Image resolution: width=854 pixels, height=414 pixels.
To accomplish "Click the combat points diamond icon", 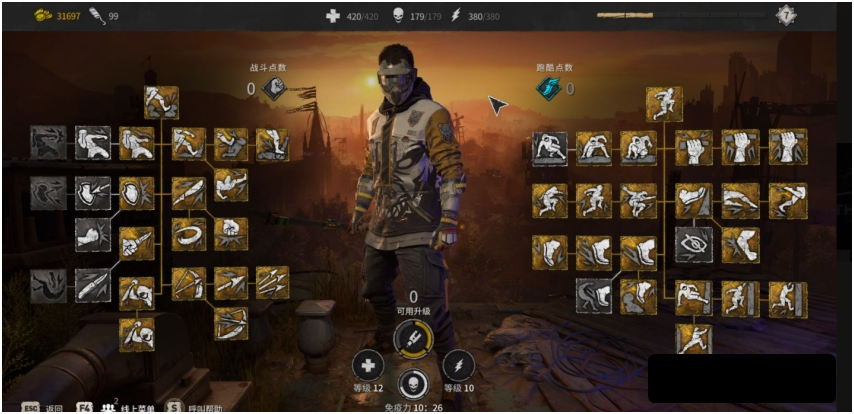I will 275,89.
